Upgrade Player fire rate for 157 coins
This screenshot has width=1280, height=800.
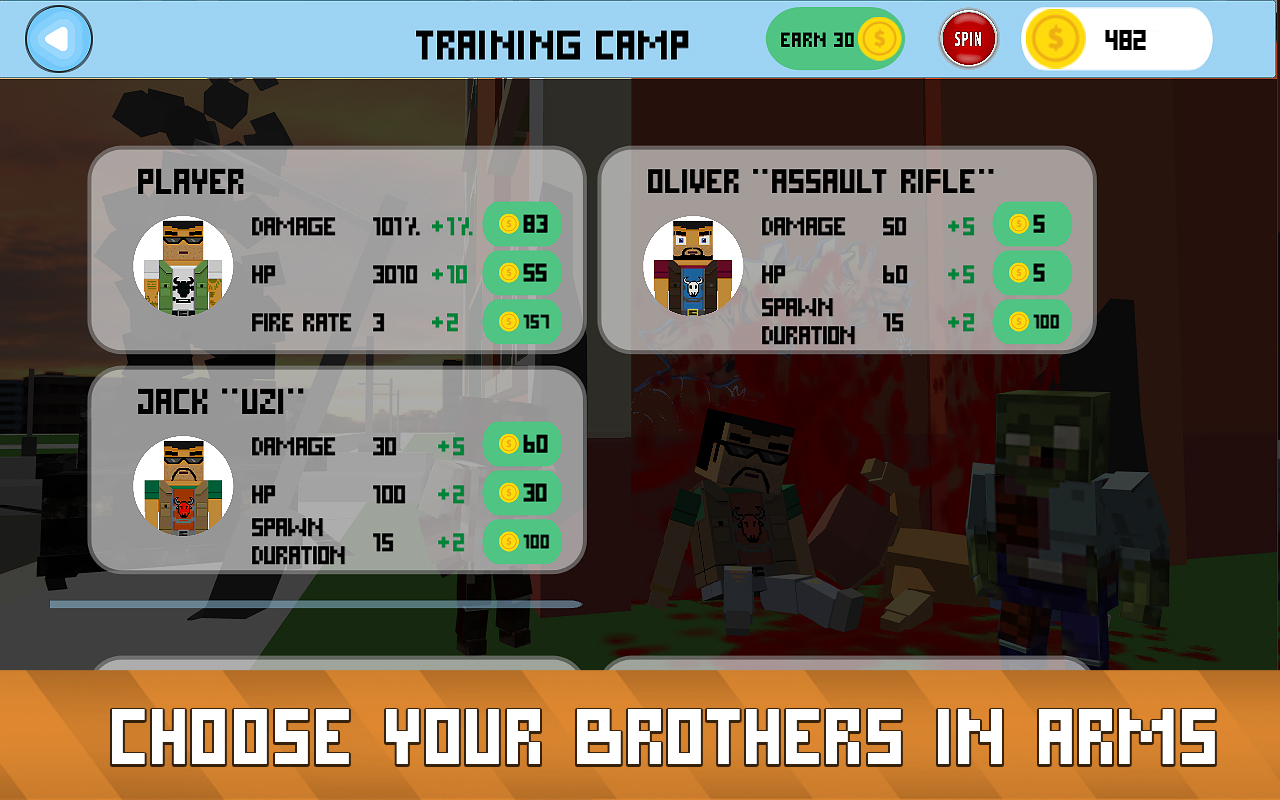(x=523, y=322)
